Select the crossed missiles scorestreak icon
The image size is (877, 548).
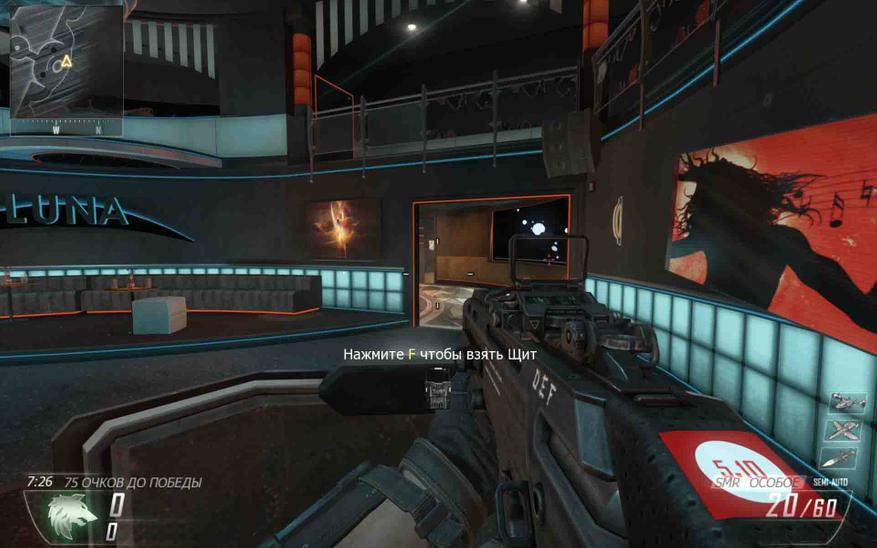pyautogui.click(x=845, y=432)
